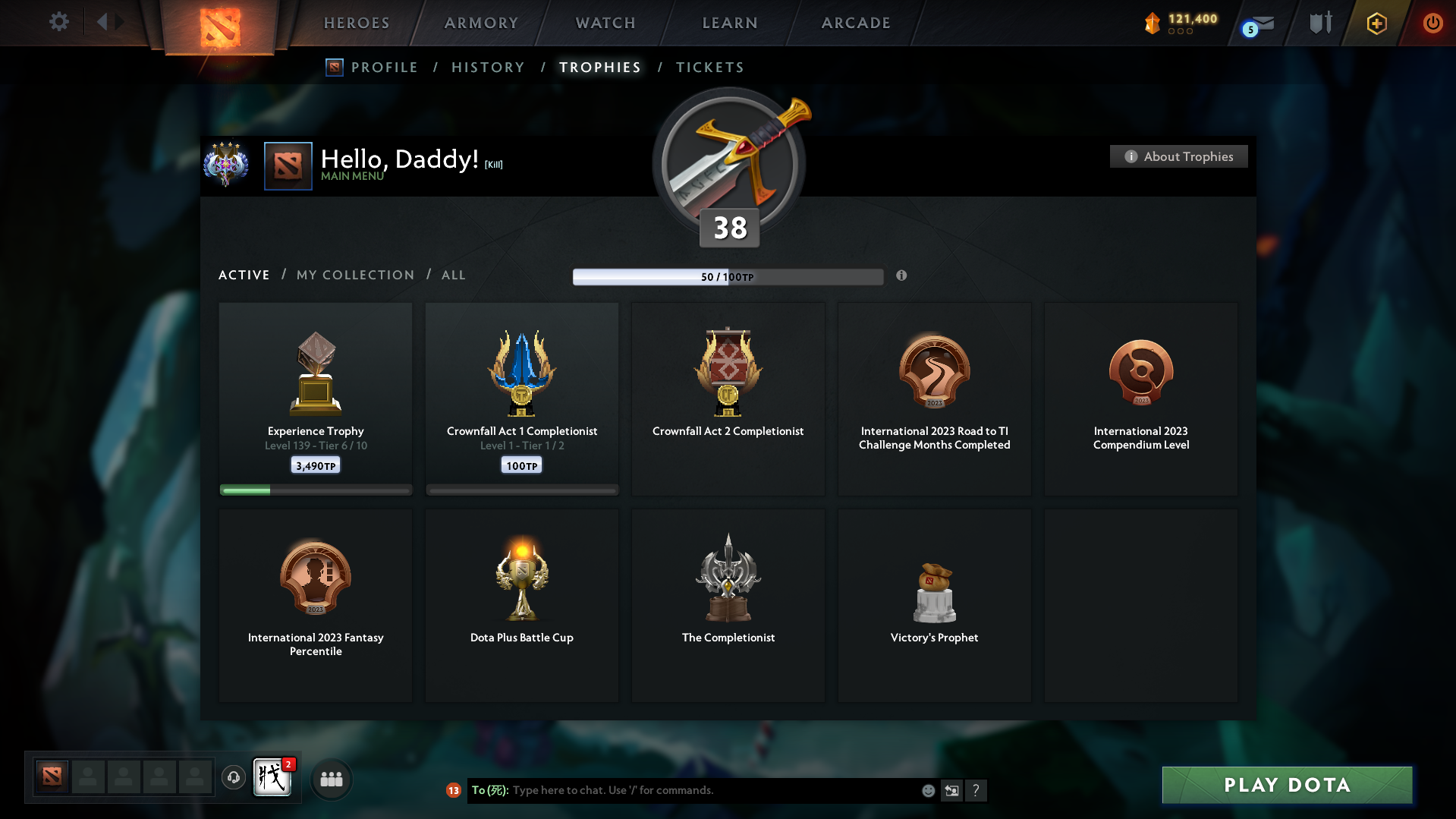Open the friends list people icon
The image size is (1456, 819).
331,779
